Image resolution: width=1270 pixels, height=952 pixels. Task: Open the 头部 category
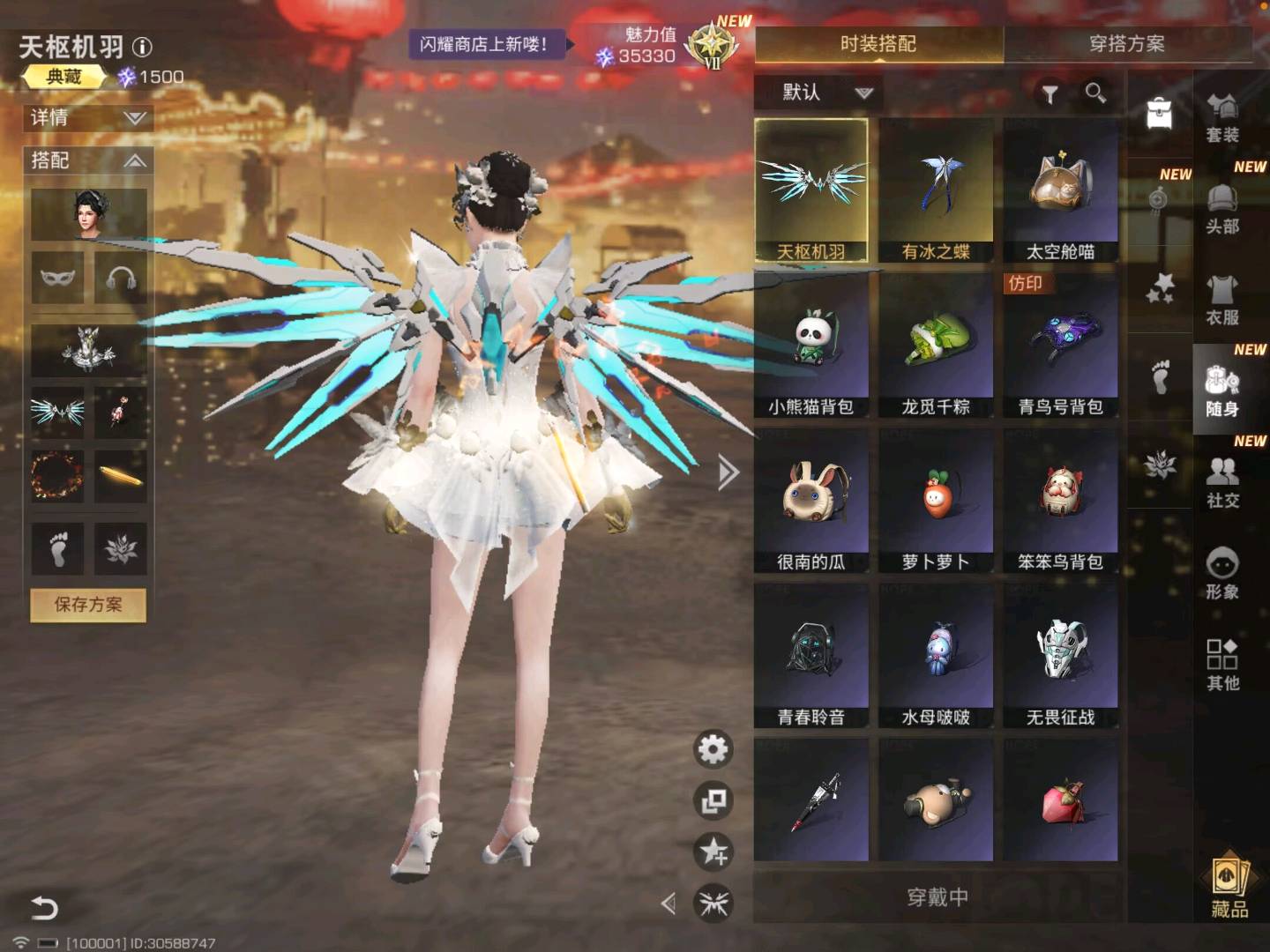click(1222, 209)
